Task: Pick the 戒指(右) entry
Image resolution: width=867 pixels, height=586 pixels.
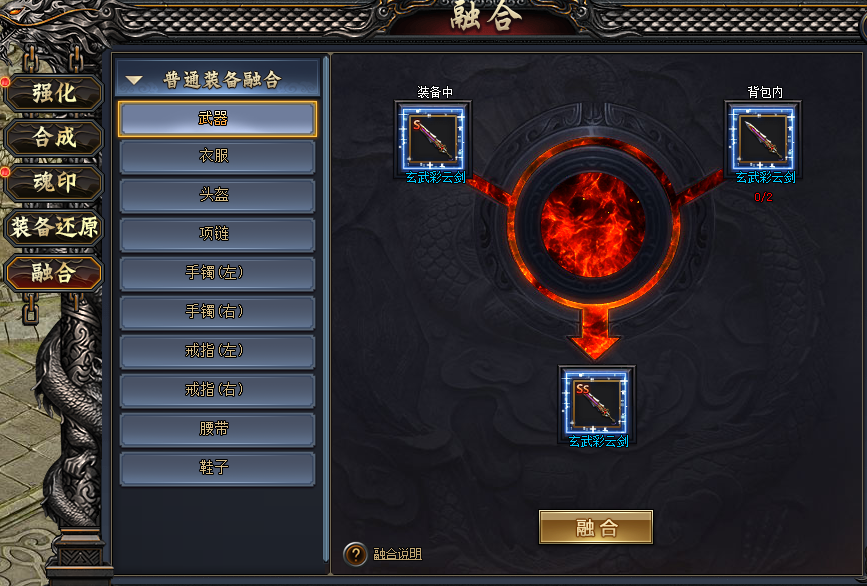Action: coord(217,390)
